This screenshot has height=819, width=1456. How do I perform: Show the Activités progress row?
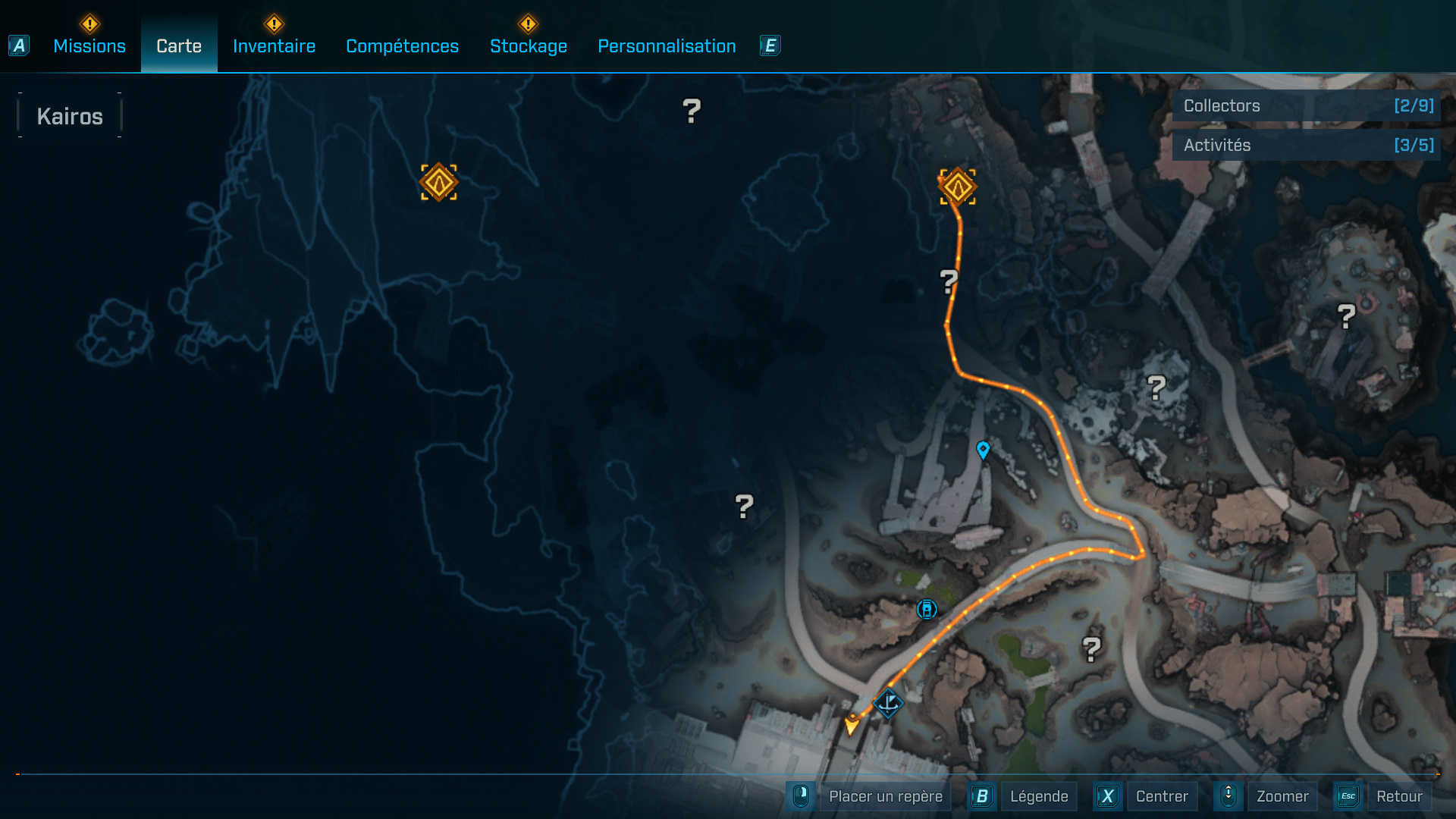pyautogui.click(x=1306, y=146)
